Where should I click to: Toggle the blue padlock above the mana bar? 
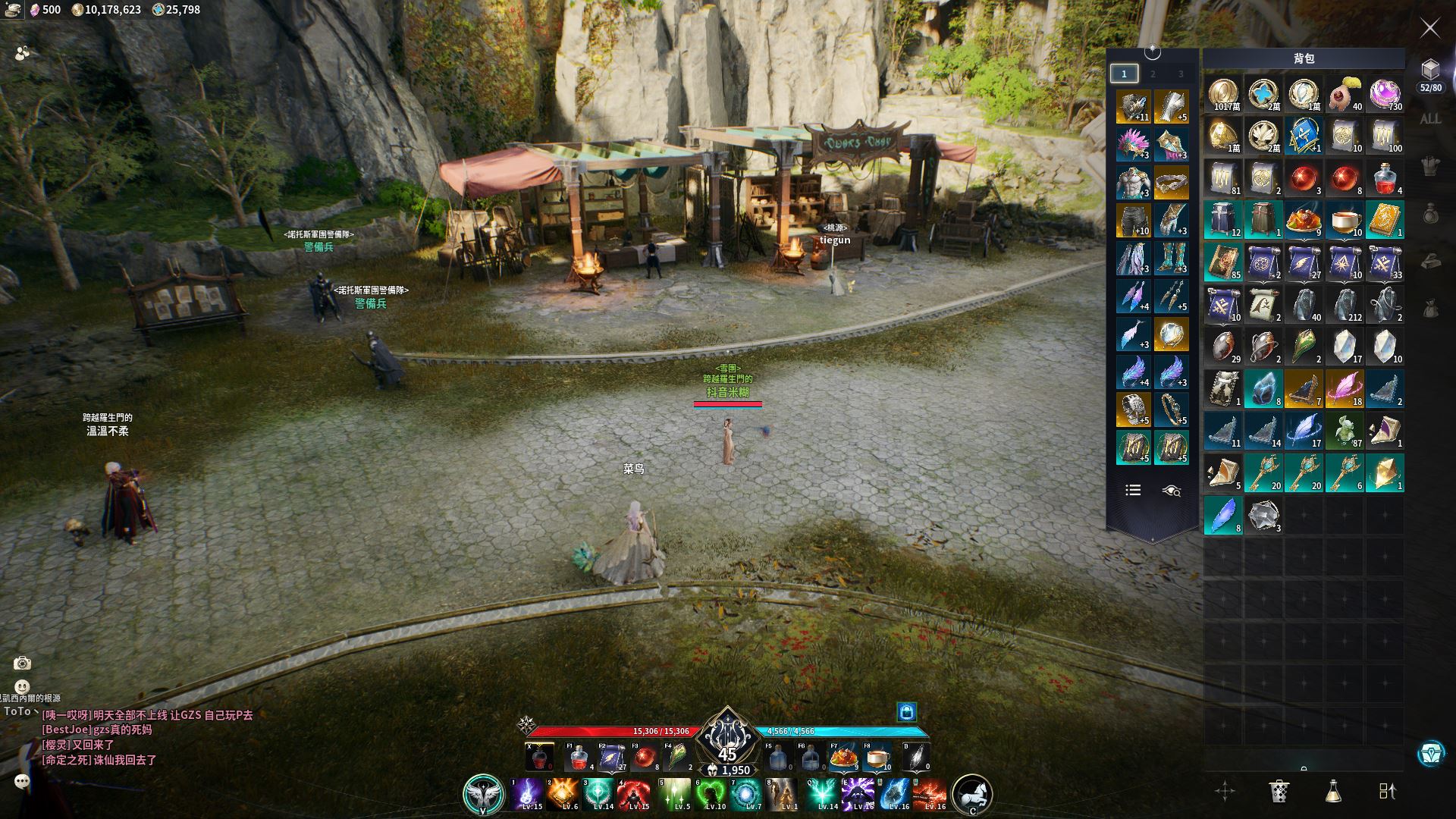[x=907, y=711]
